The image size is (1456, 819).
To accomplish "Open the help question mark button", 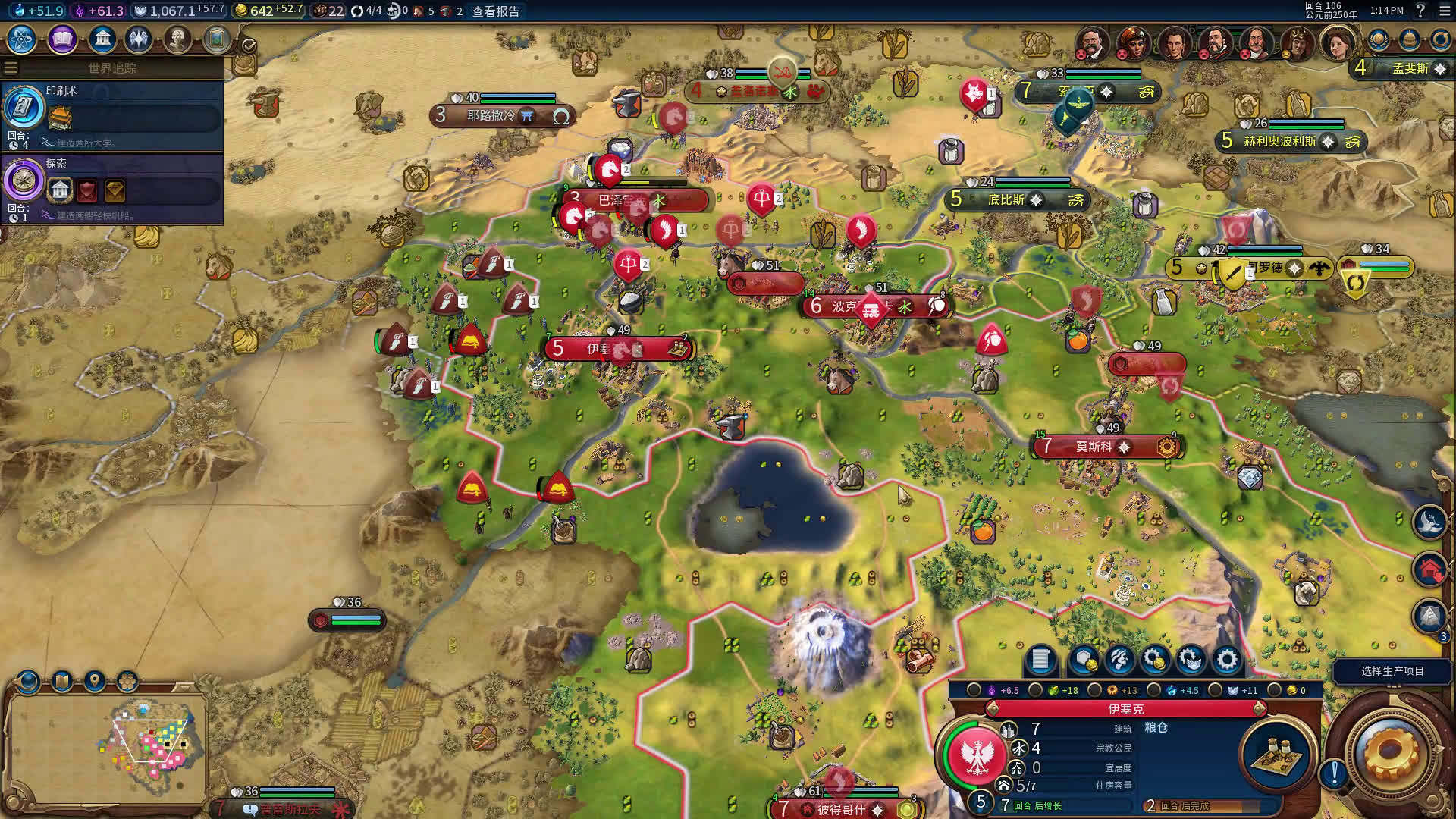I will [1420, 11].
